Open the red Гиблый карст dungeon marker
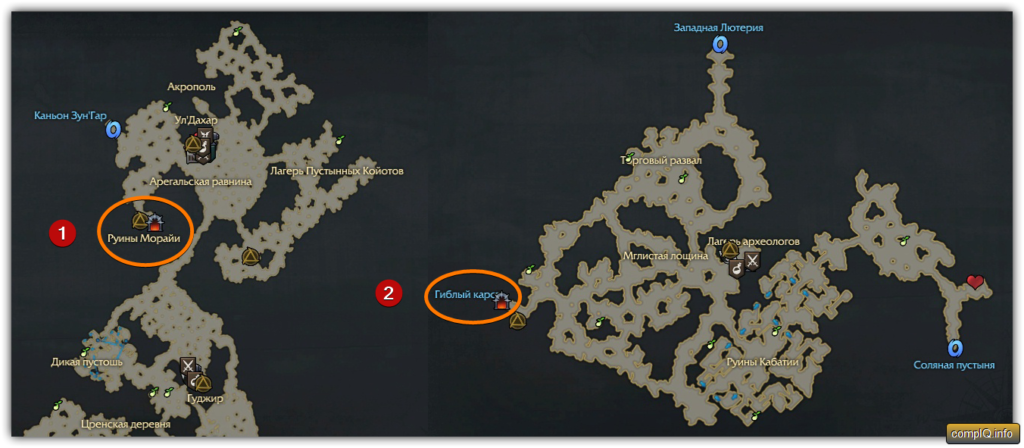The height and width of the screenshot is (448, 1024). tap(501, 304)
